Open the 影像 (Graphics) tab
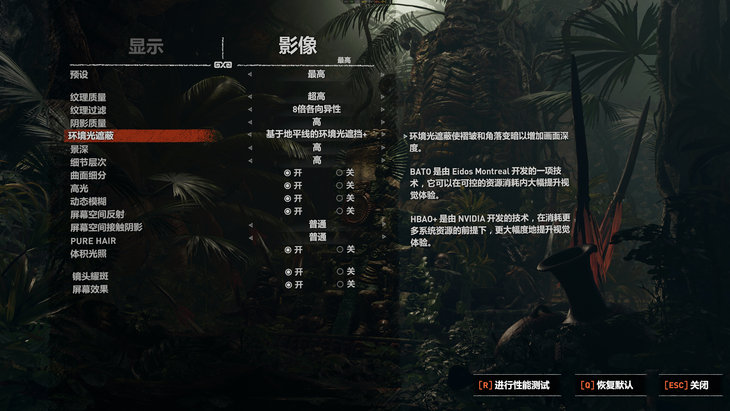This screenshot has width=730, height=411. [x=297, y=46]
